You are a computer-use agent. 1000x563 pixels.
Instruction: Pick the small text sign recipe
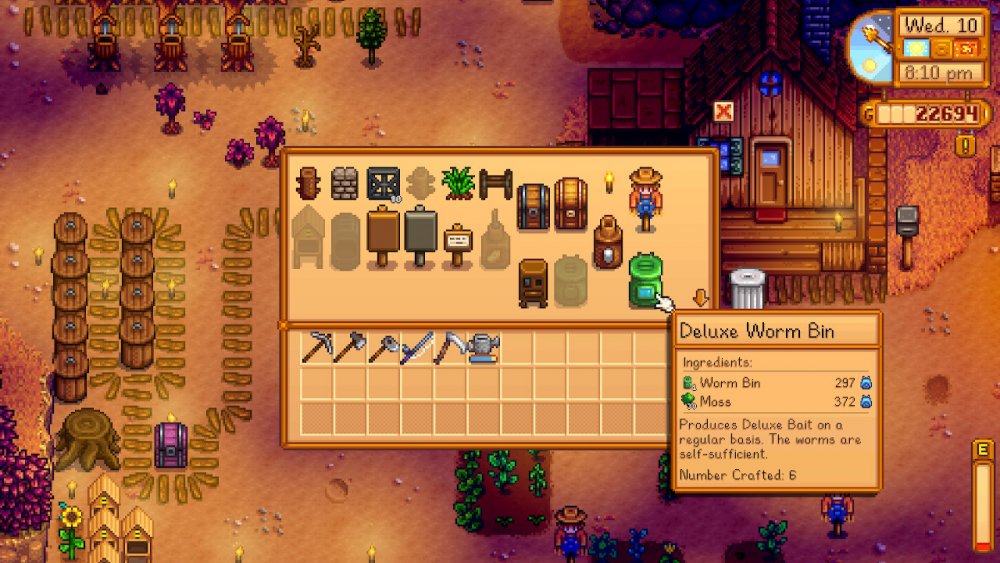coord(457,243)
